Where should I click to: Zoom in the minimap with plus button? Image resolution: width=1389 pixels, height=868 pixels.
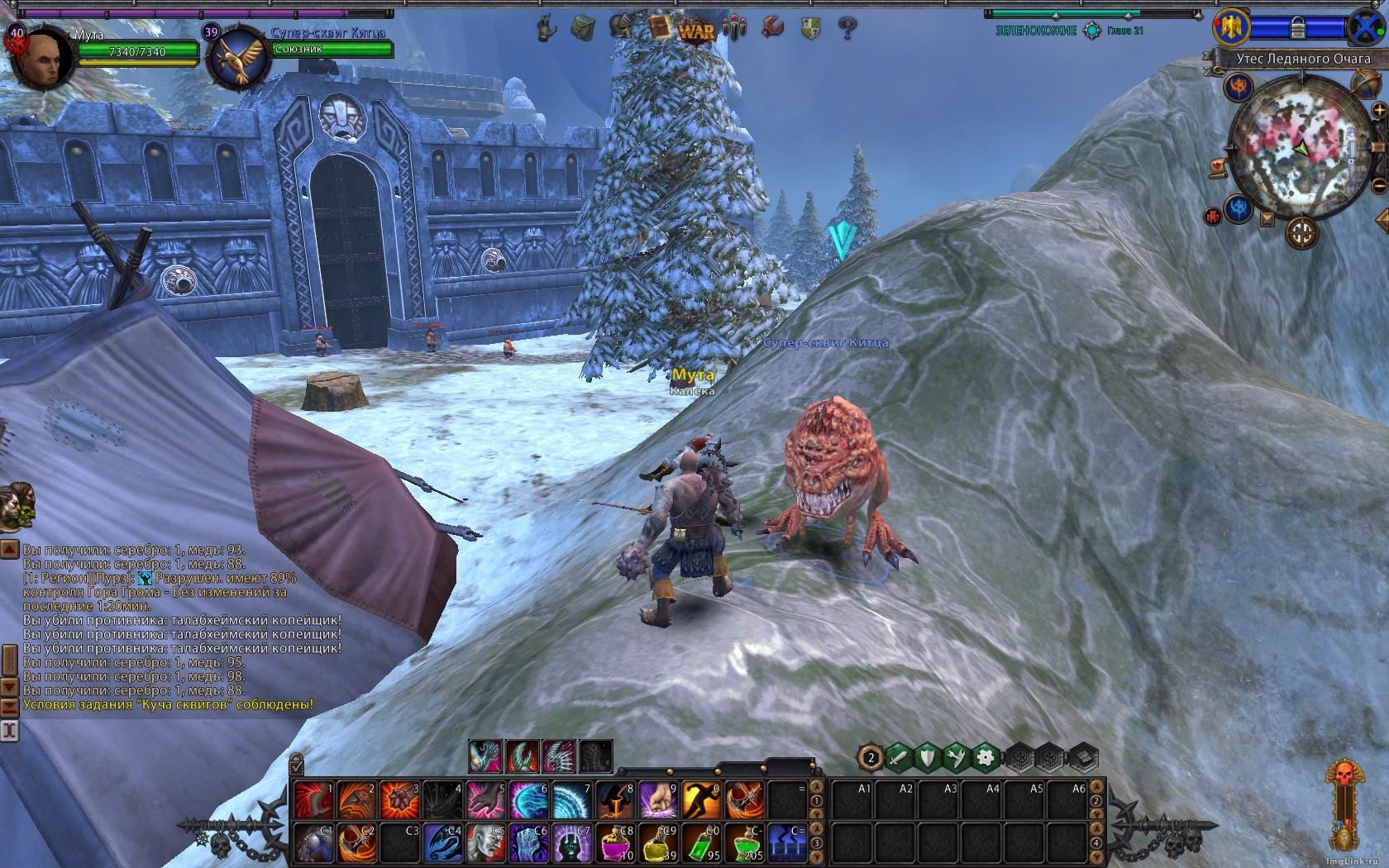[1378, 110]
